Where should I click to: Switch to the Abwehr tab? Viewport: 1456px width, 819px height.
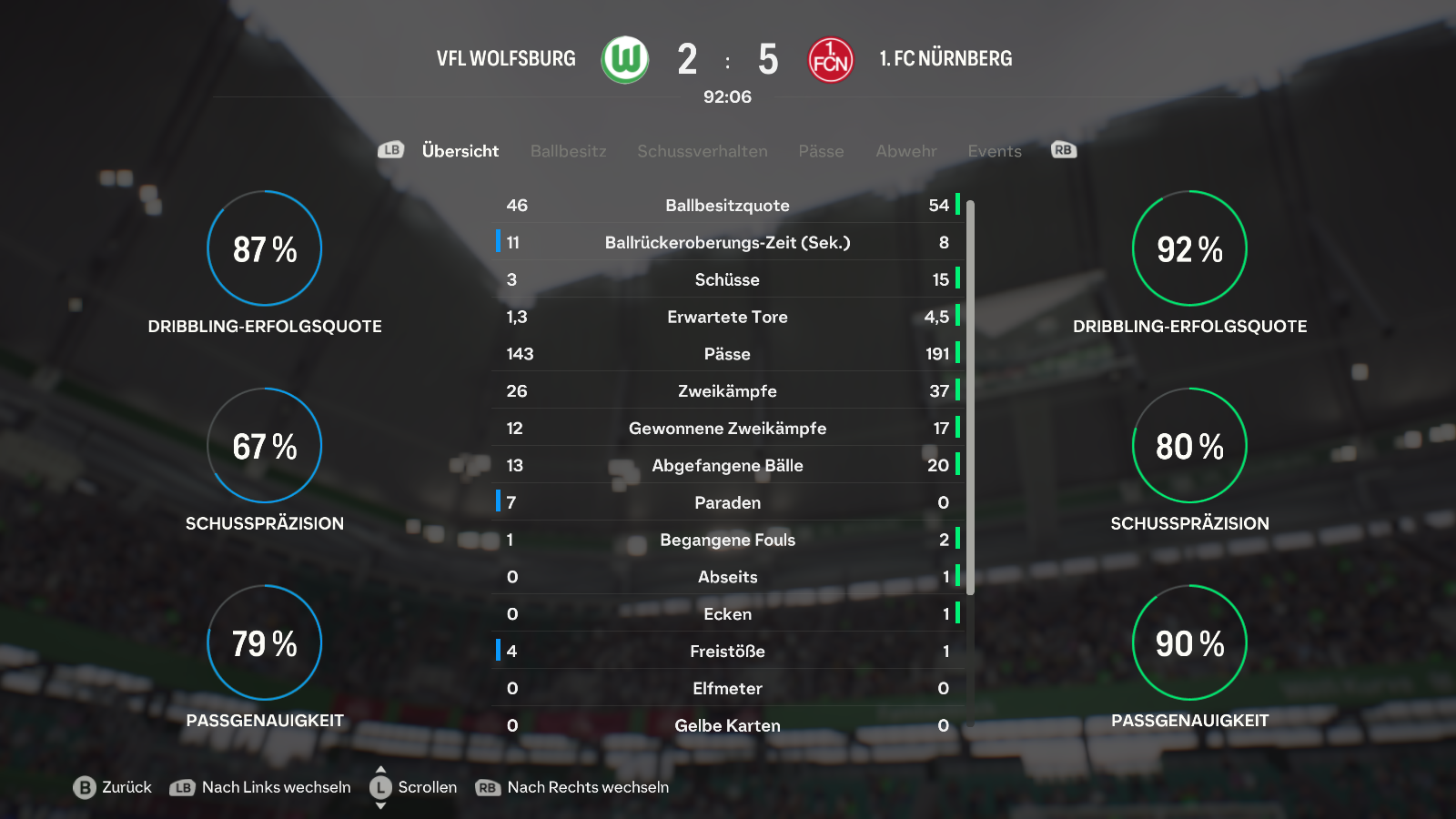click(x=905, y=151)
